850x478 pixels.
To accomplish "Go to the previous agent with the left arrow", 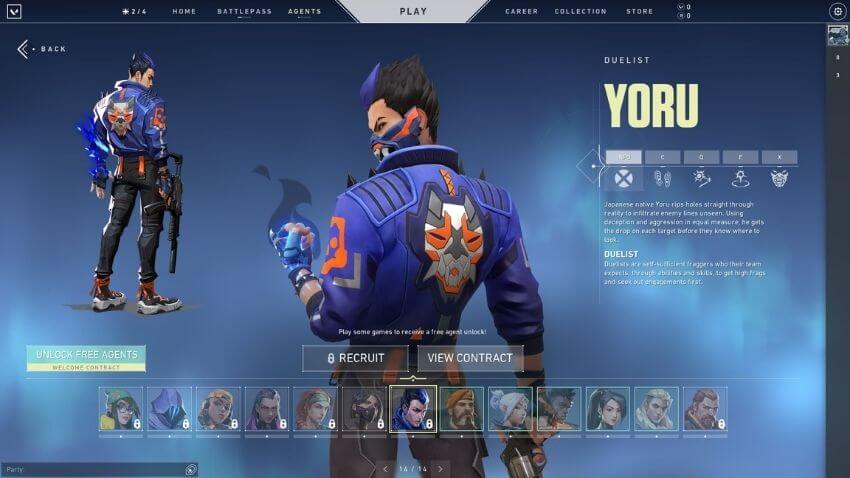I will point(385,468).
